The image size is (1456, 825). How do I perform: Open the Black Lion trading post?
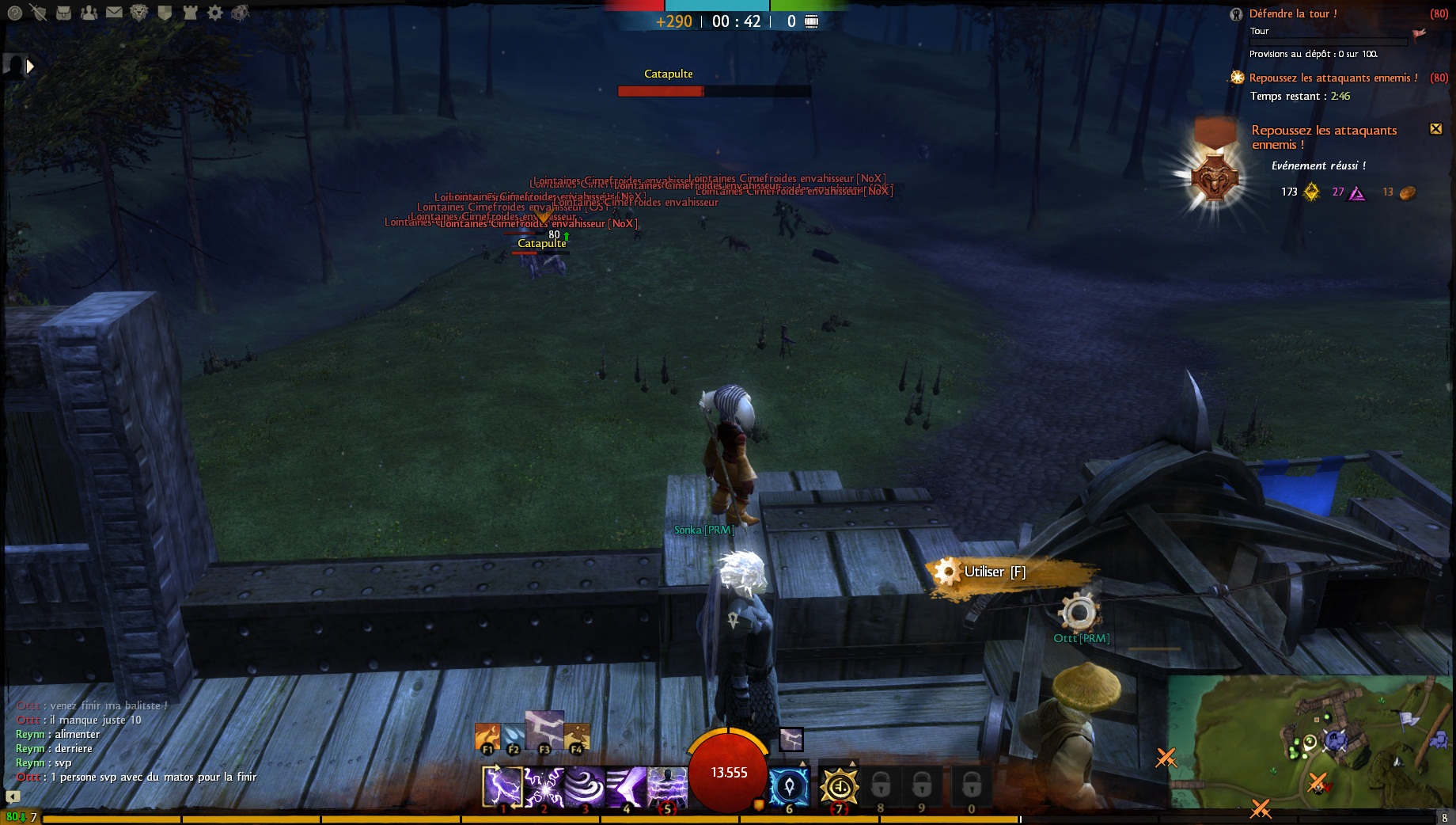139,13
